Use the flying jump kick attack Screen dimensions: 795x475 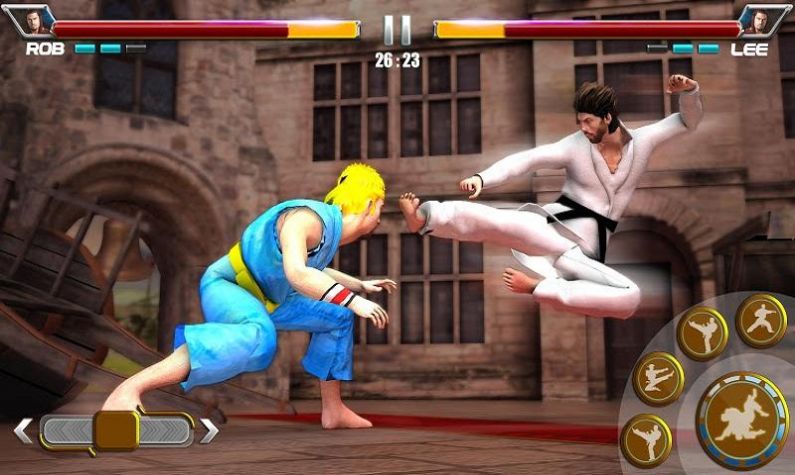click(657, 378)
